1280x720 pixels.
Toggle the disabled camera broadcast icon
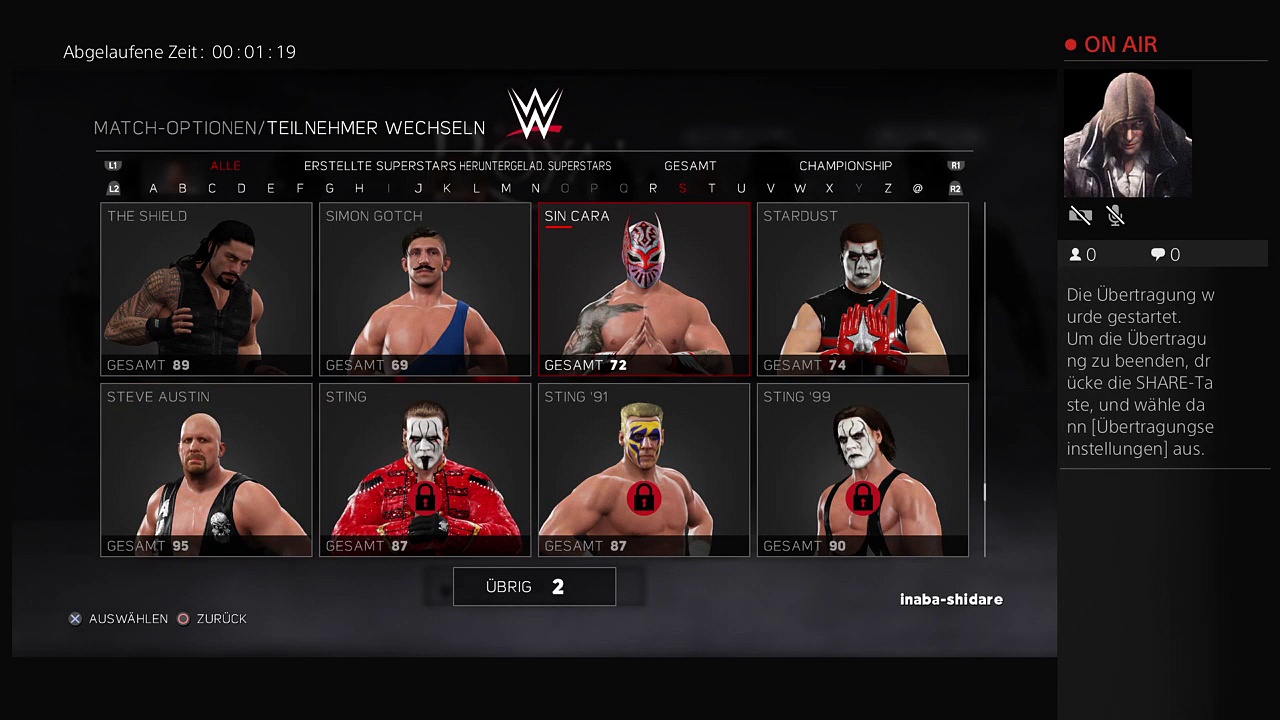click(x=1080, y=215)
